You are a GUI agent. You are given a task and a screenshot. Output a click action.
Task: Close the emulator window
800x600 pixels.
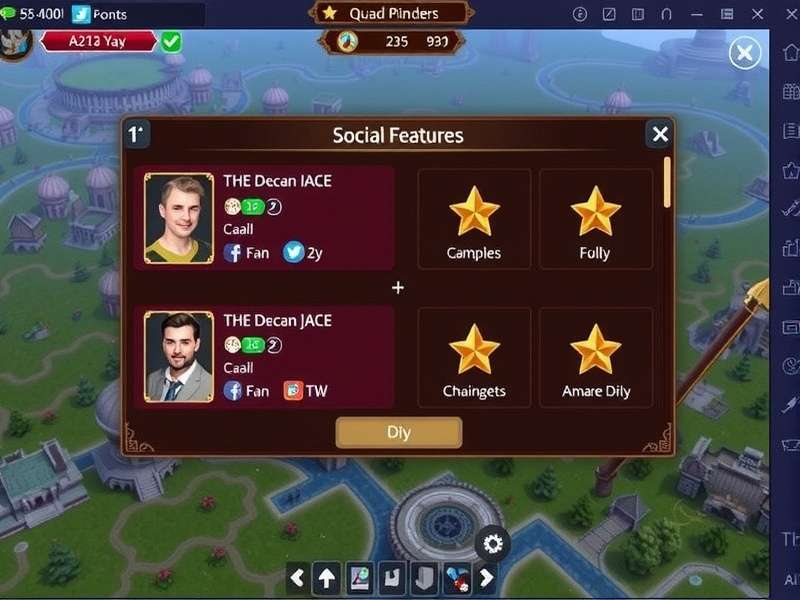(x=782, y=14)
